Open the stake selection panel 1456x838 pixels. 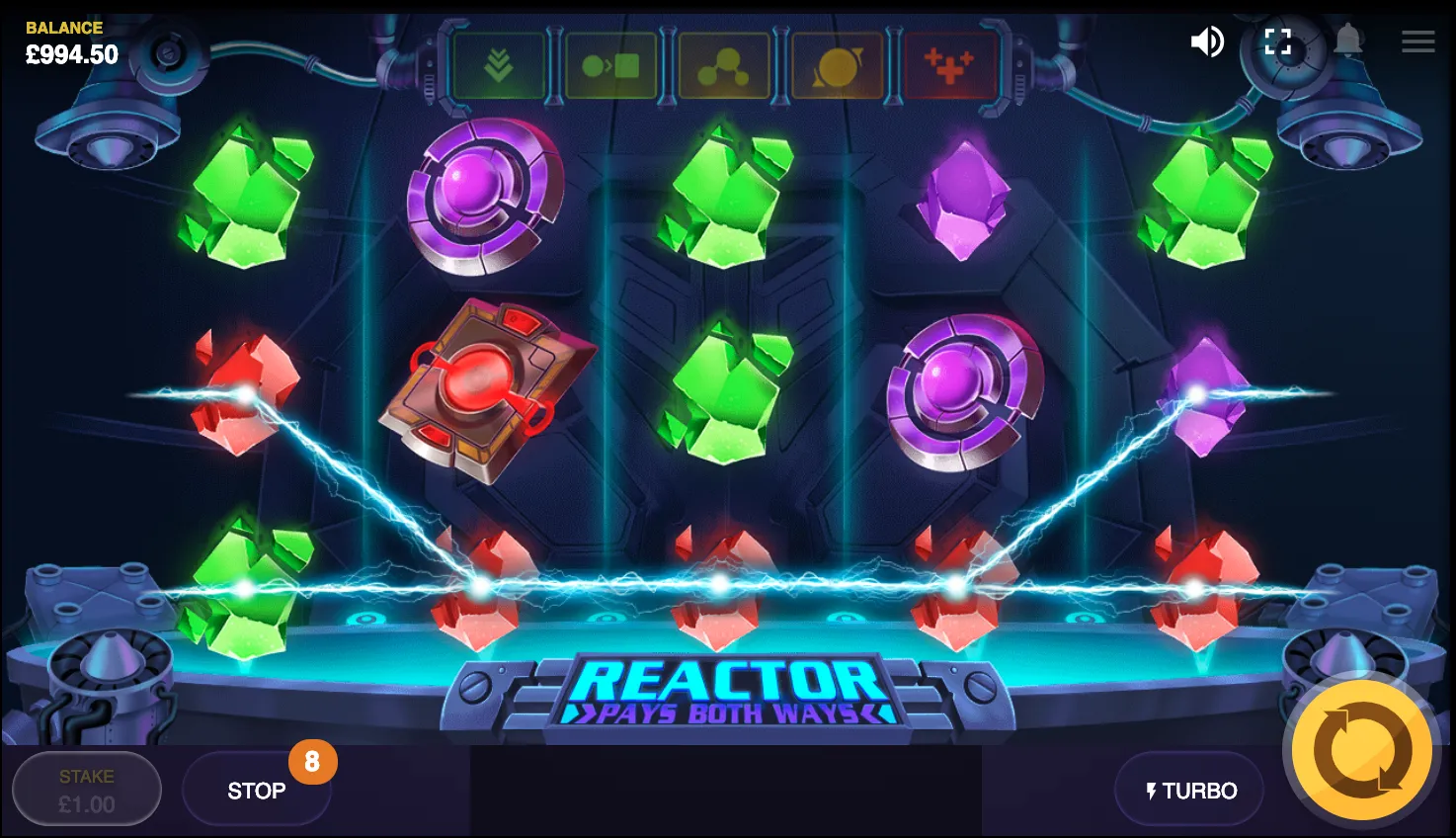pyautogui.click(x=86, y=789)
